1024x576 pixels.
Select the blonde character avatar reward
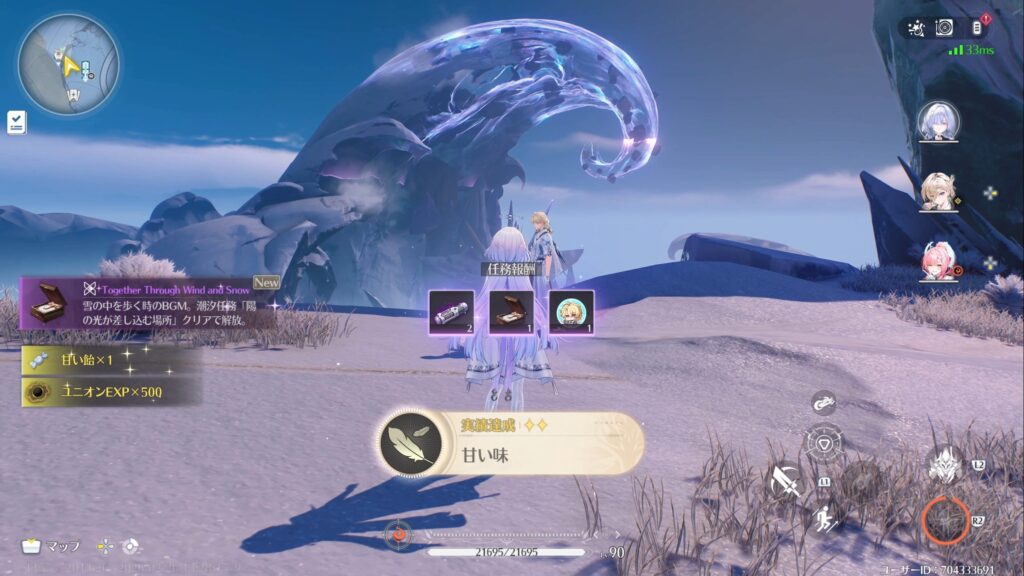pyautogui.click(x=571, y=312)
